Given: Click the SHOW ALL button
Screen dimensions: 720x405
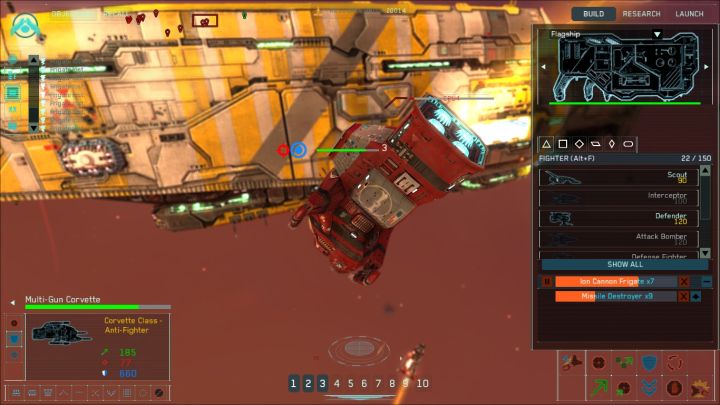Looking at the screenshot, I should [x=624, y=264].
